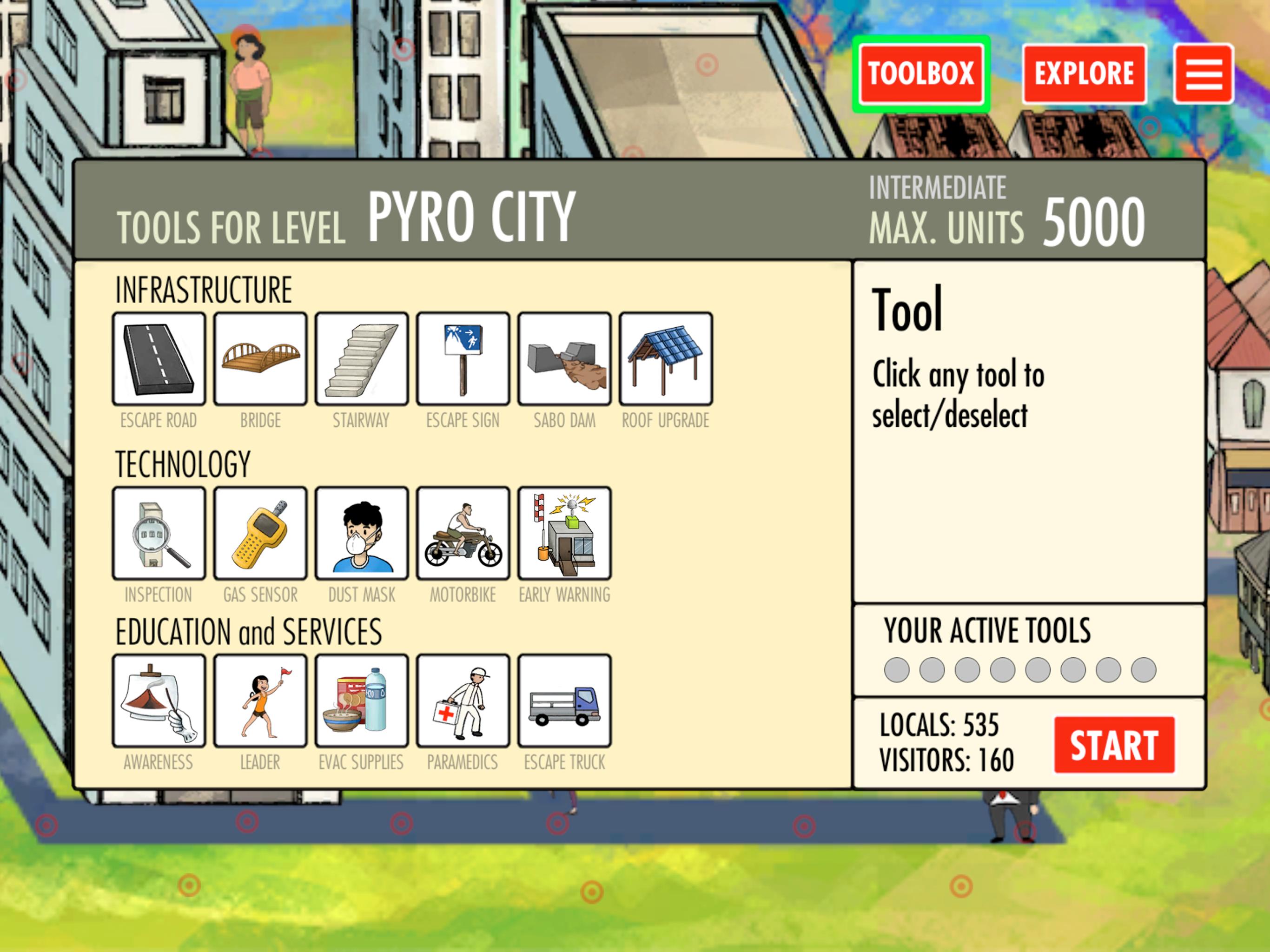Select the Escape Sign tool
Image resolution: width=1270 pixels, height=952 pixels.
click(463, 359)
